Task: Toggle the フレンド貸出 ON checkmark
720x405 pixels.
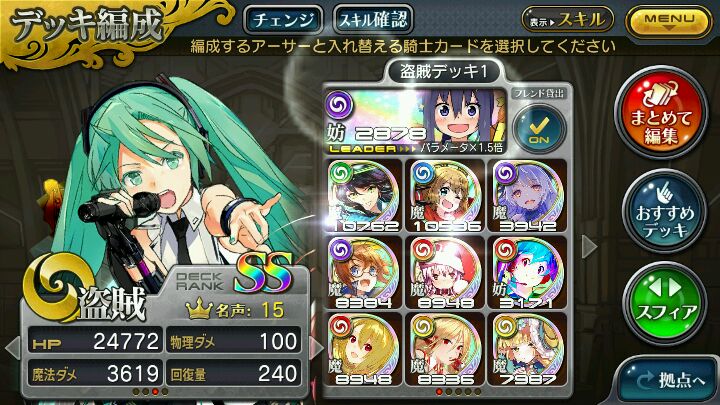Action: coord(537,124)
